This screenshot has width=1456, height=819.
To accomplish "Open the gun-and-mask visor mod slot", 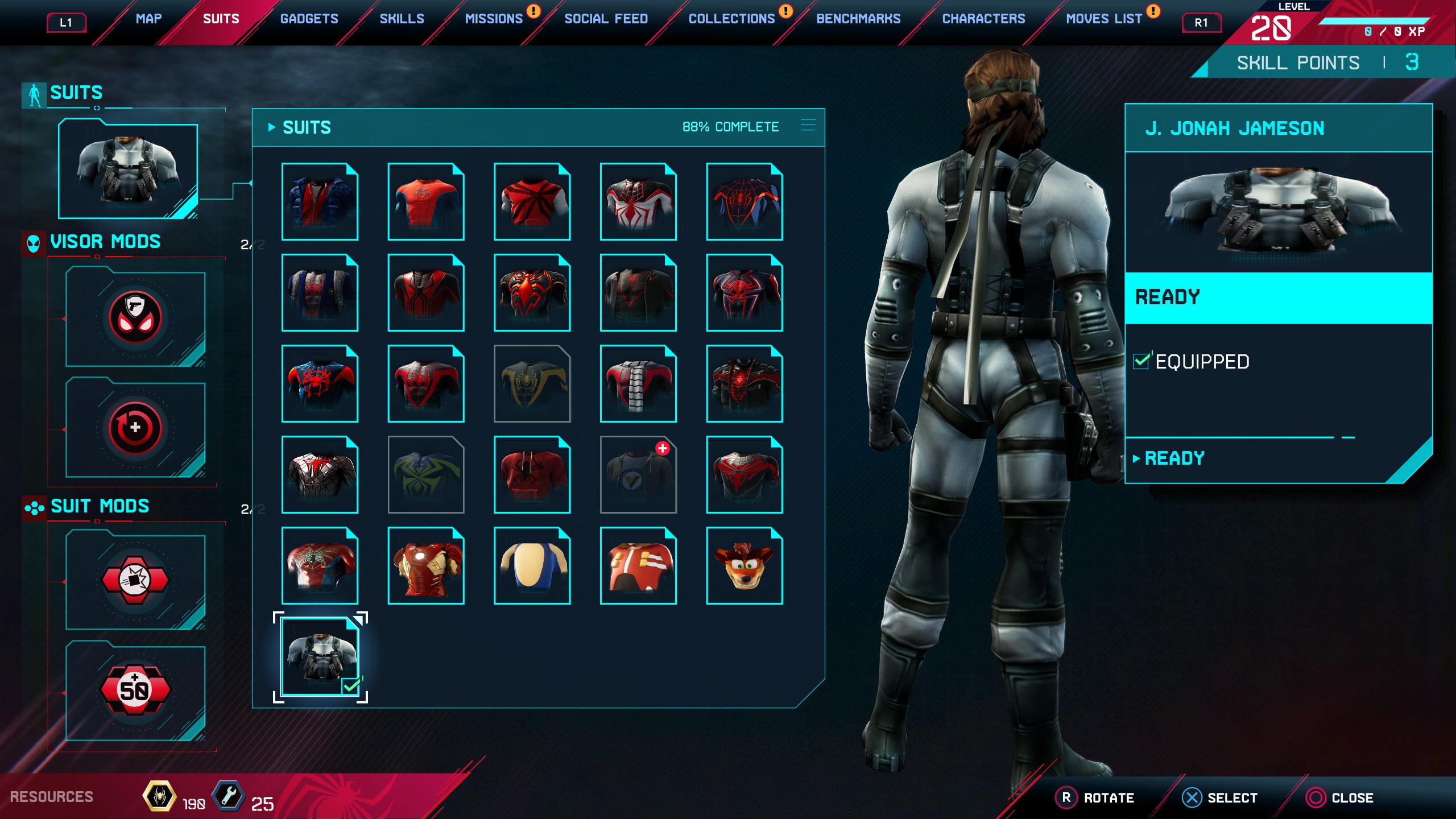I will coord(135,318).
